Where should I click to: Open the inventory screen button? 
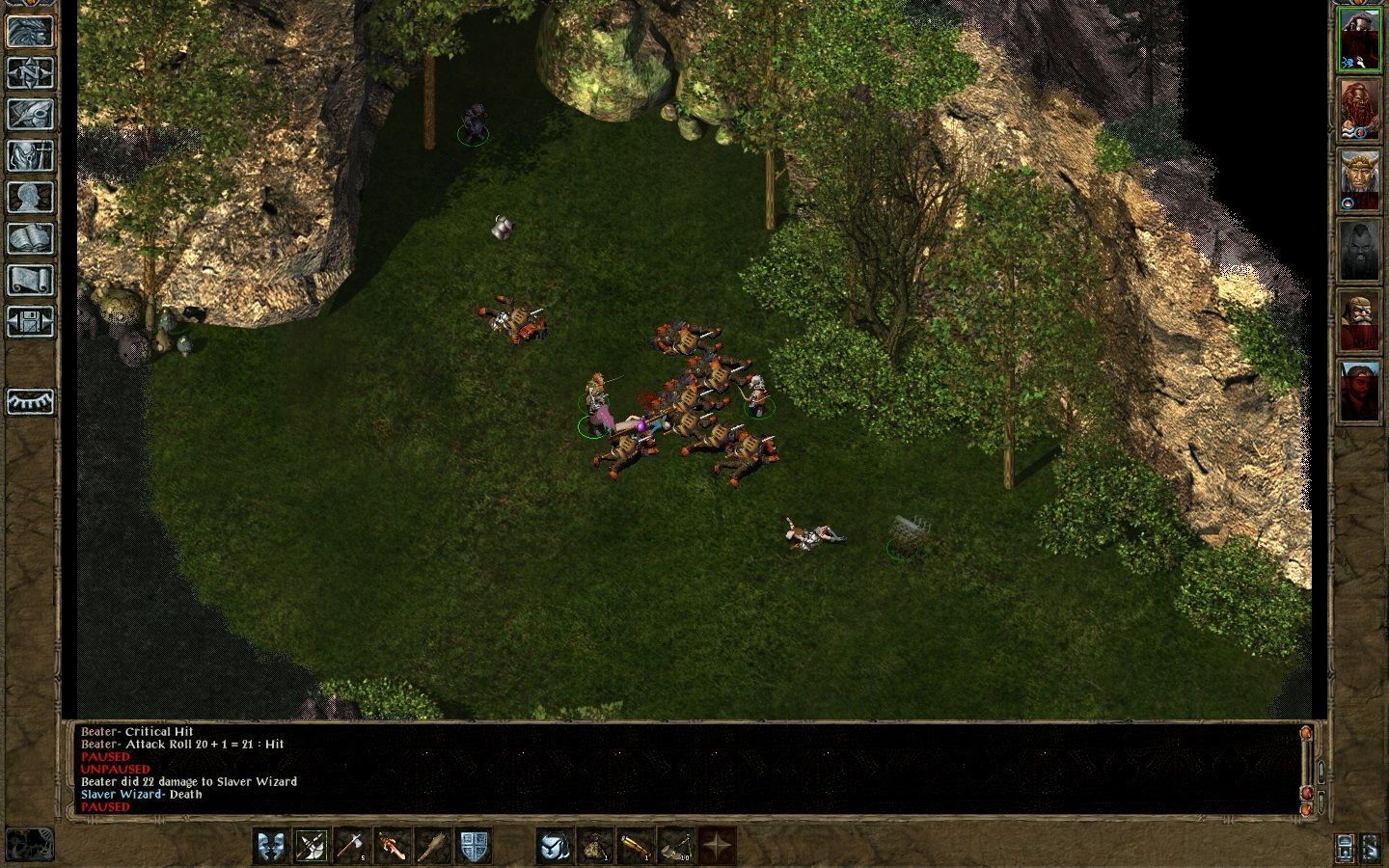30,155
